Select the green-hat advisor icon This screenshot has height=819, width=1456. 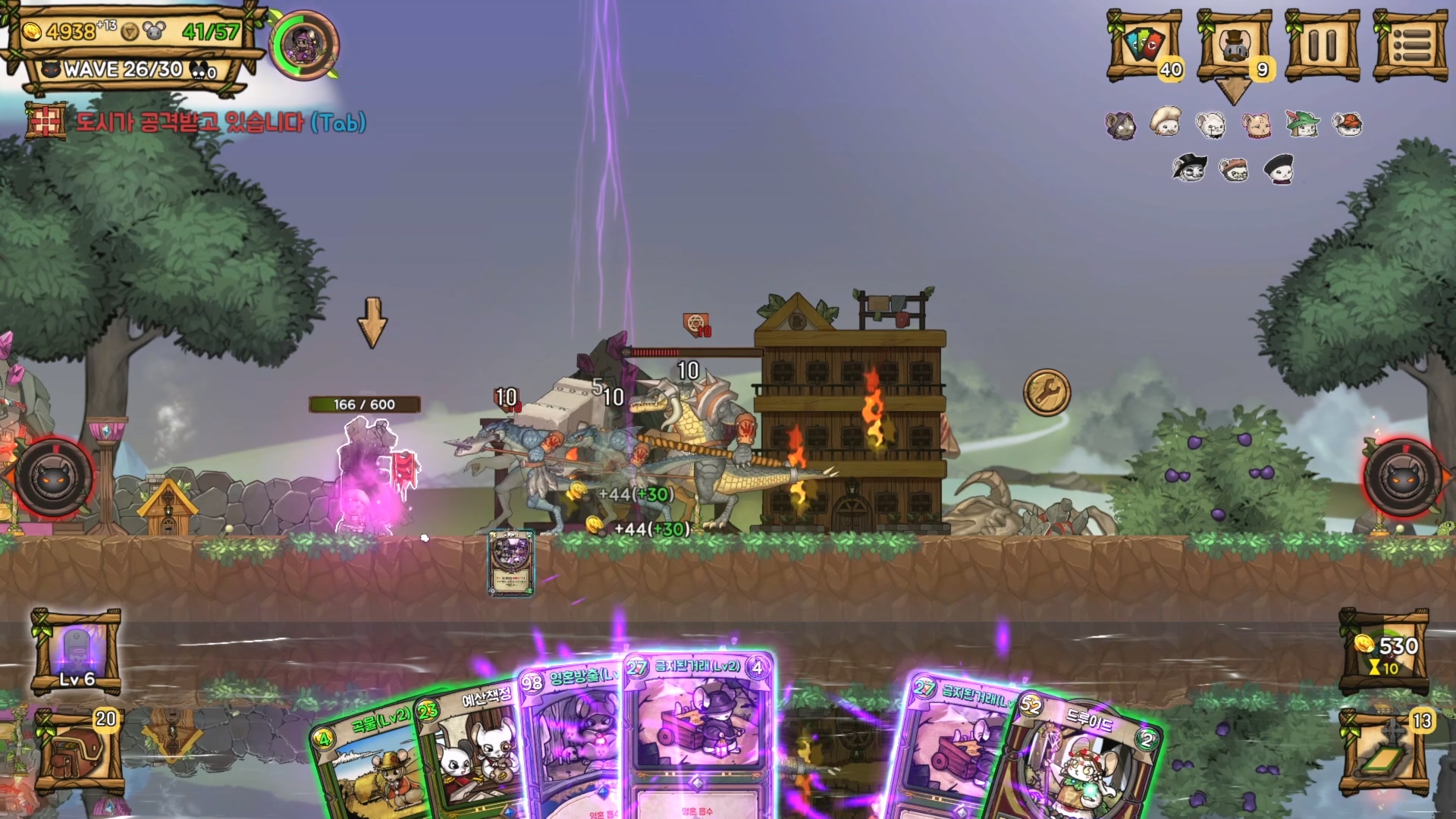[1302, 124]
